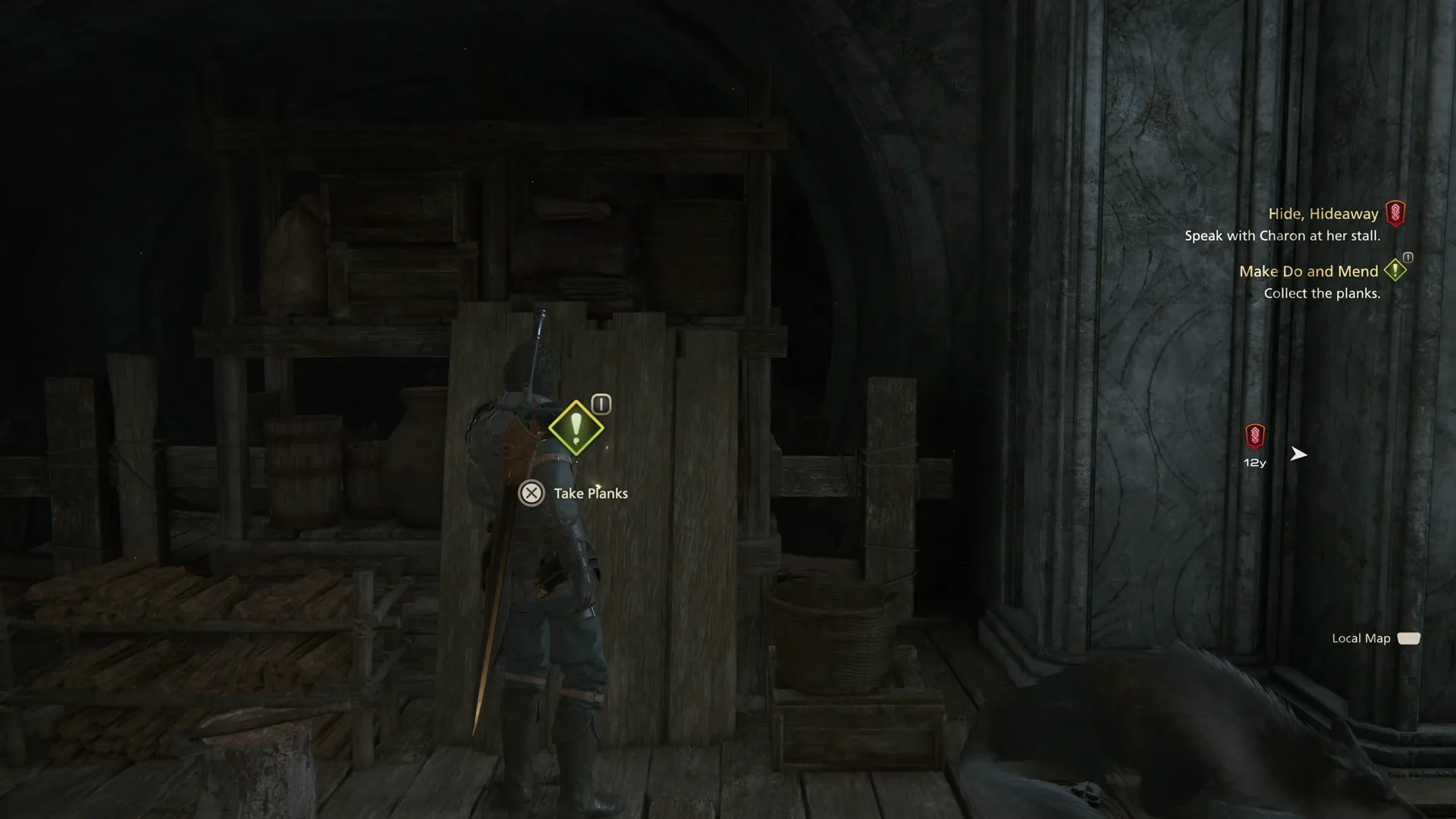Image resolution: width=1456 pixels, height=819 pixels.
Task: Click the objective text Collect the planks
Action: tap(1323, 293)
